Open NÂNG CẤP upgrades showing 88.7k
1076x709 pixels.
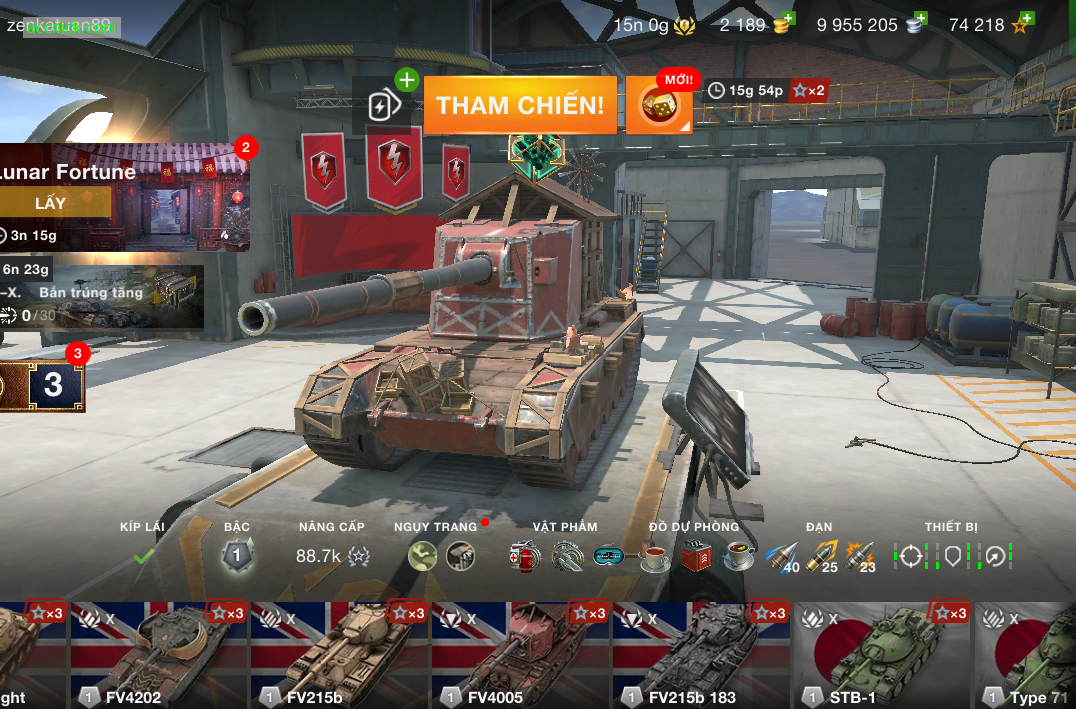click(332, 555)
